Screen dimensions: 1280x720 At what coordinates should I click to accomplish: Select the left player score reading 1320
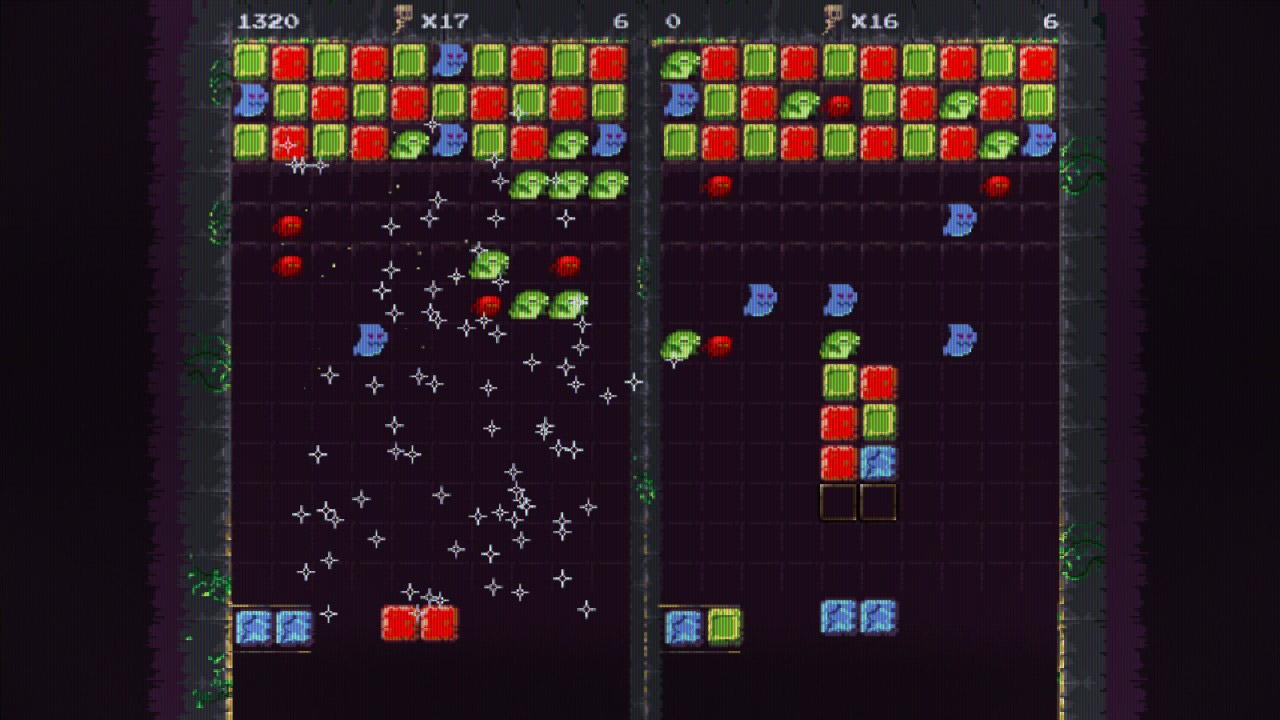click(x=270, y=18)
